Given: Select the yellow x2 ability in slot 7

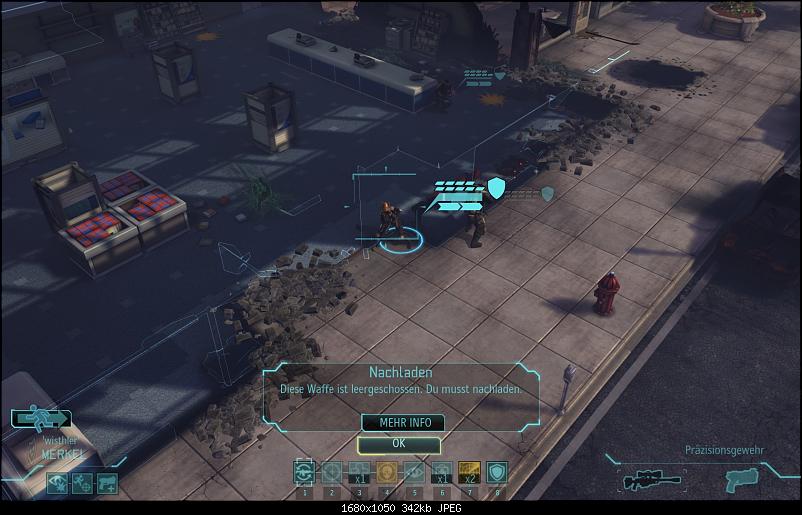Looking at the screenshot, I should (469, 472).
